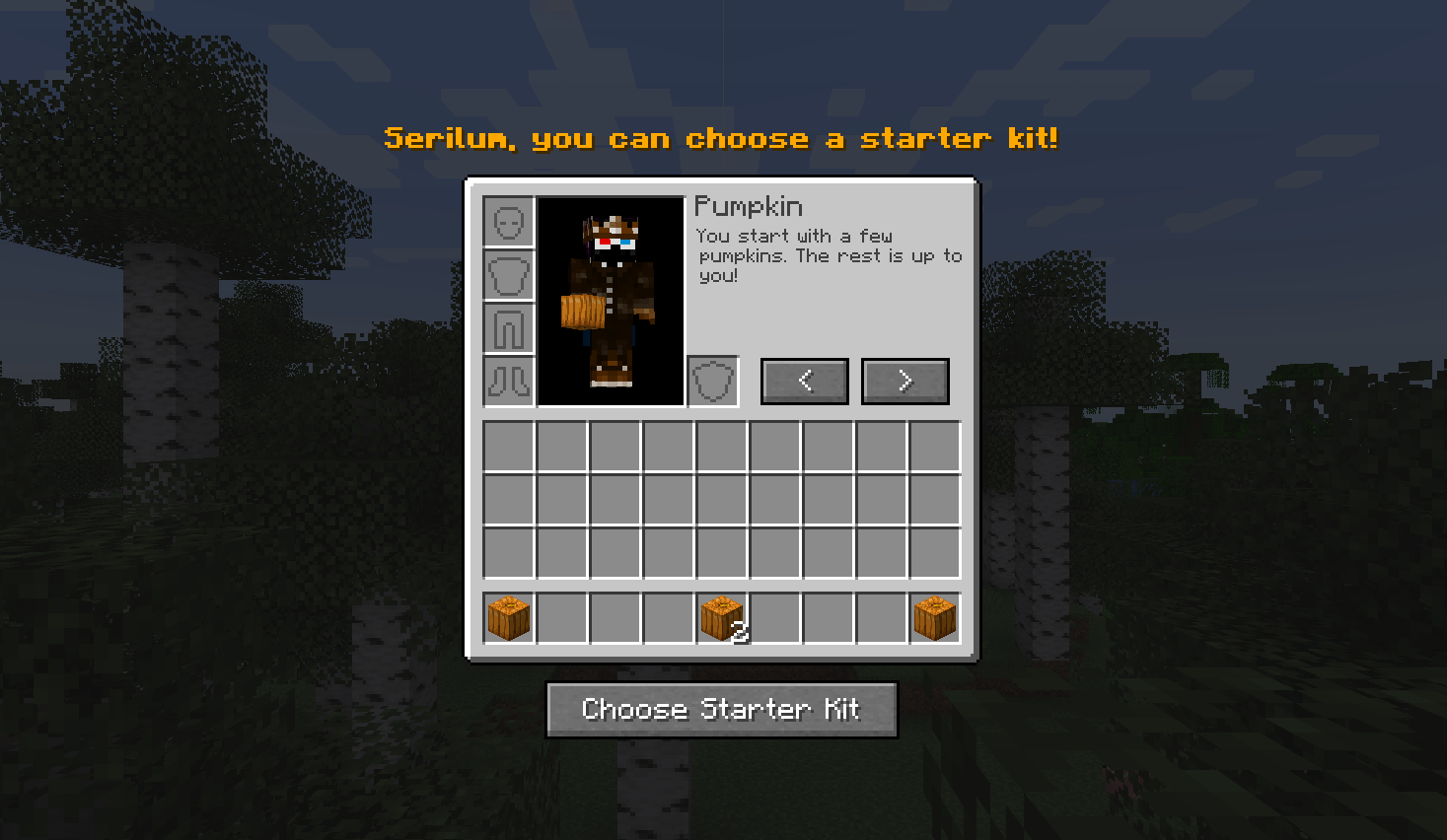This screenshot has width=1447, height=840.
Task: Select the chestplate armor slot
Action: [x=509, y=275]
